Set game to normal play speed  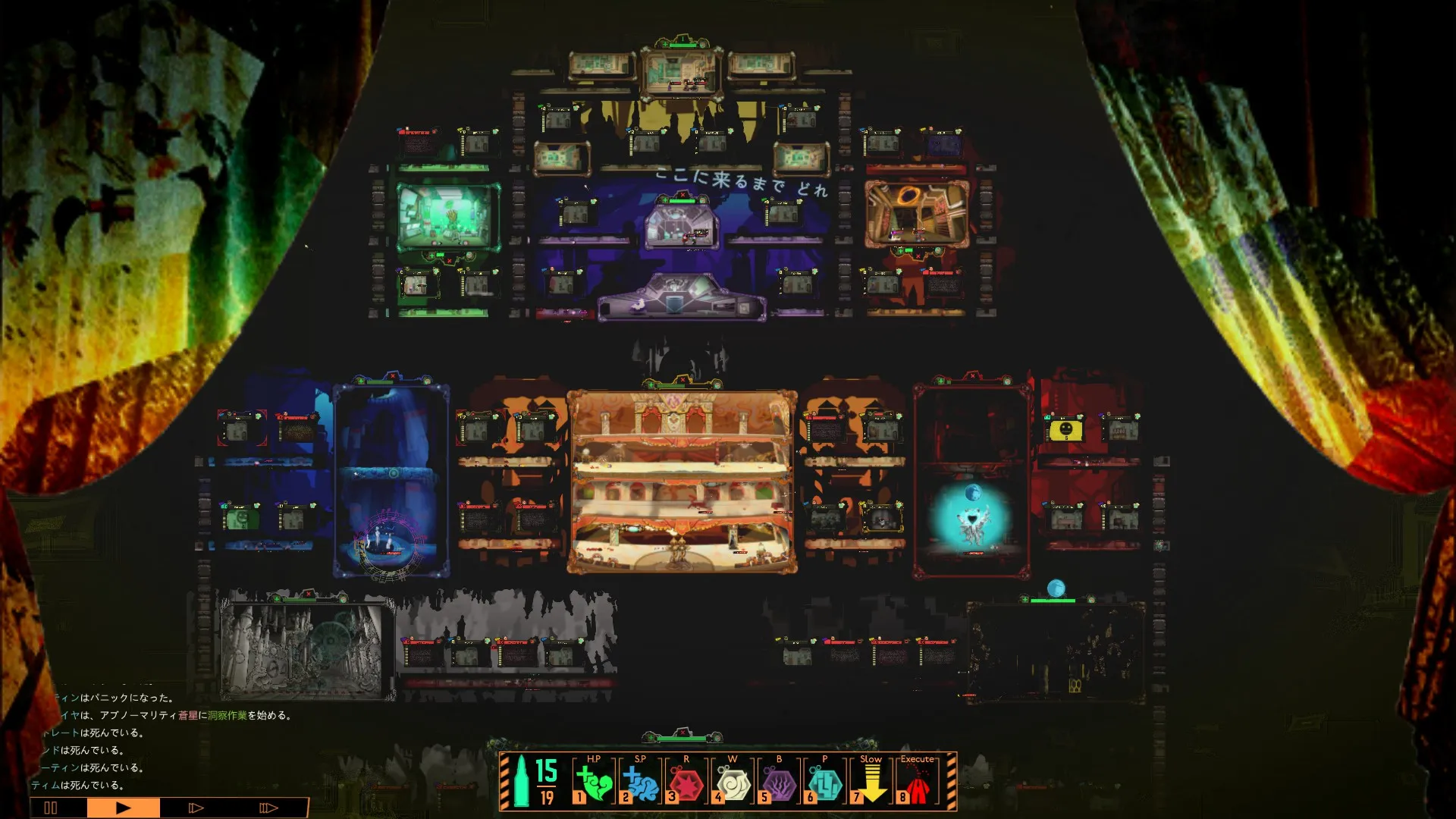123,808
